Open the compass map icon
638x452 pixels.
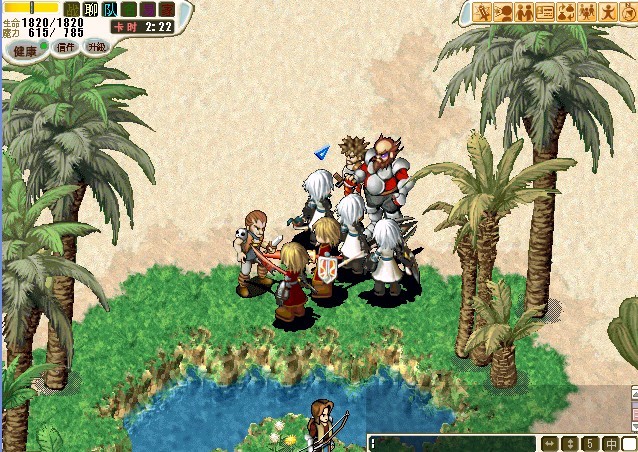628,13
